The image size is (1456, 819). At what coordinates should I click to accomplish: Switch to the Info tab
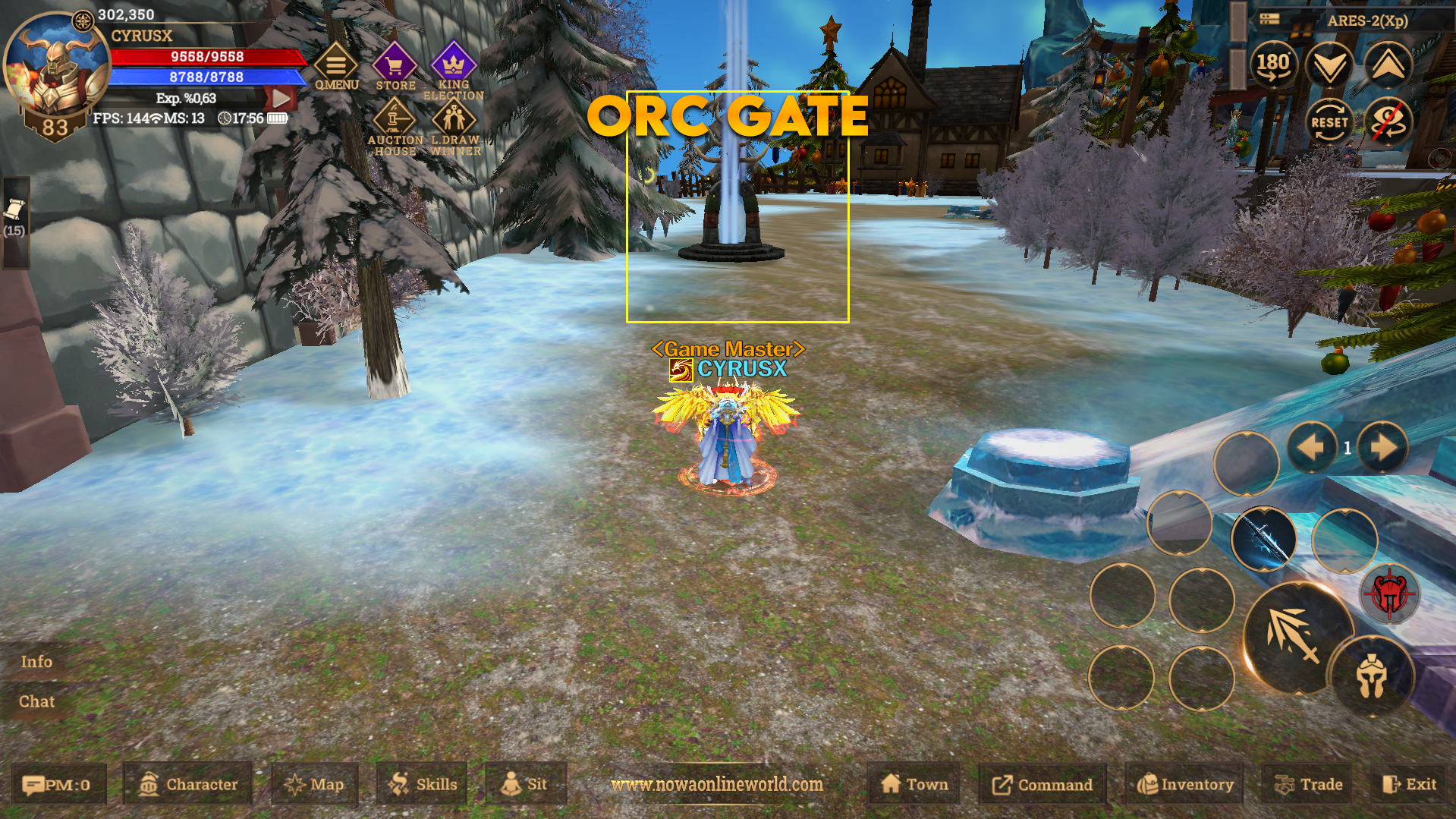(x=35, y=661)
